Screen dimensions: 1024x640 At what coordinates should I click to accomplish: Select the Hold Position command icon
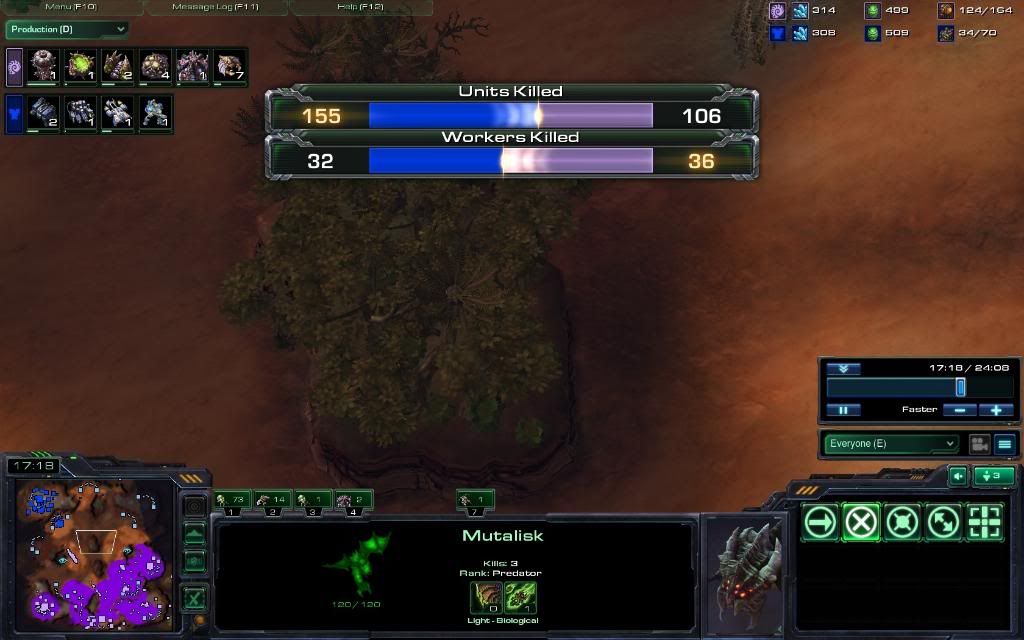tap(902, 522)
